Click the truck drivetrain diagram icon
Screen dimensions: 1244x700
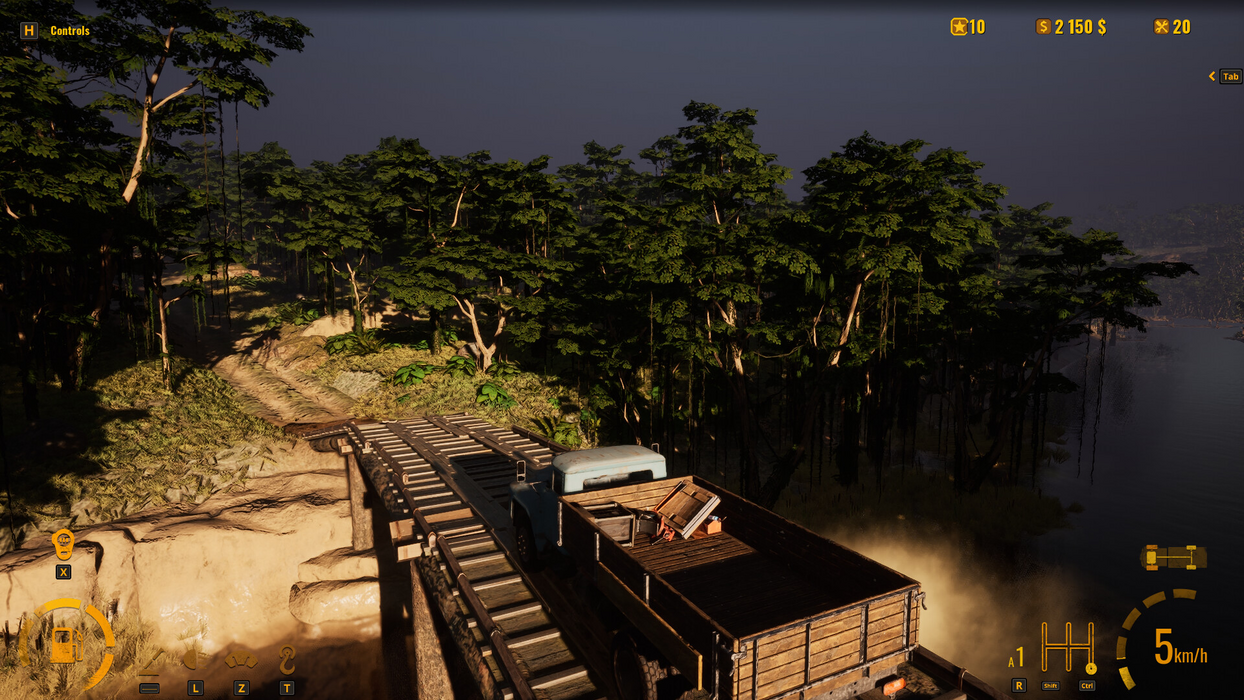point(1173,557)
